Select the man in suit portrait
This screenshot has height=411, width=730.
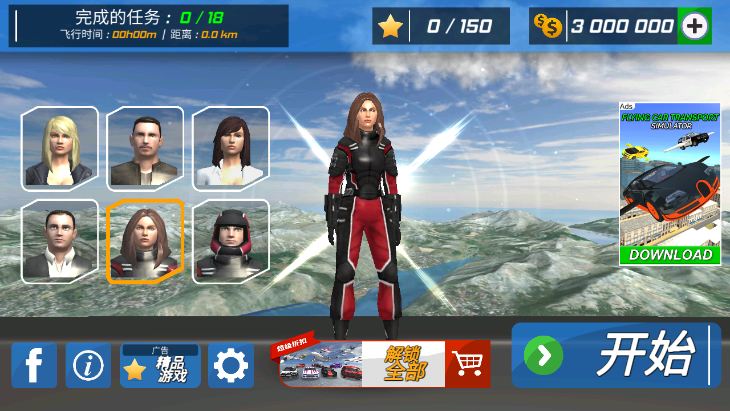[60, 241]
